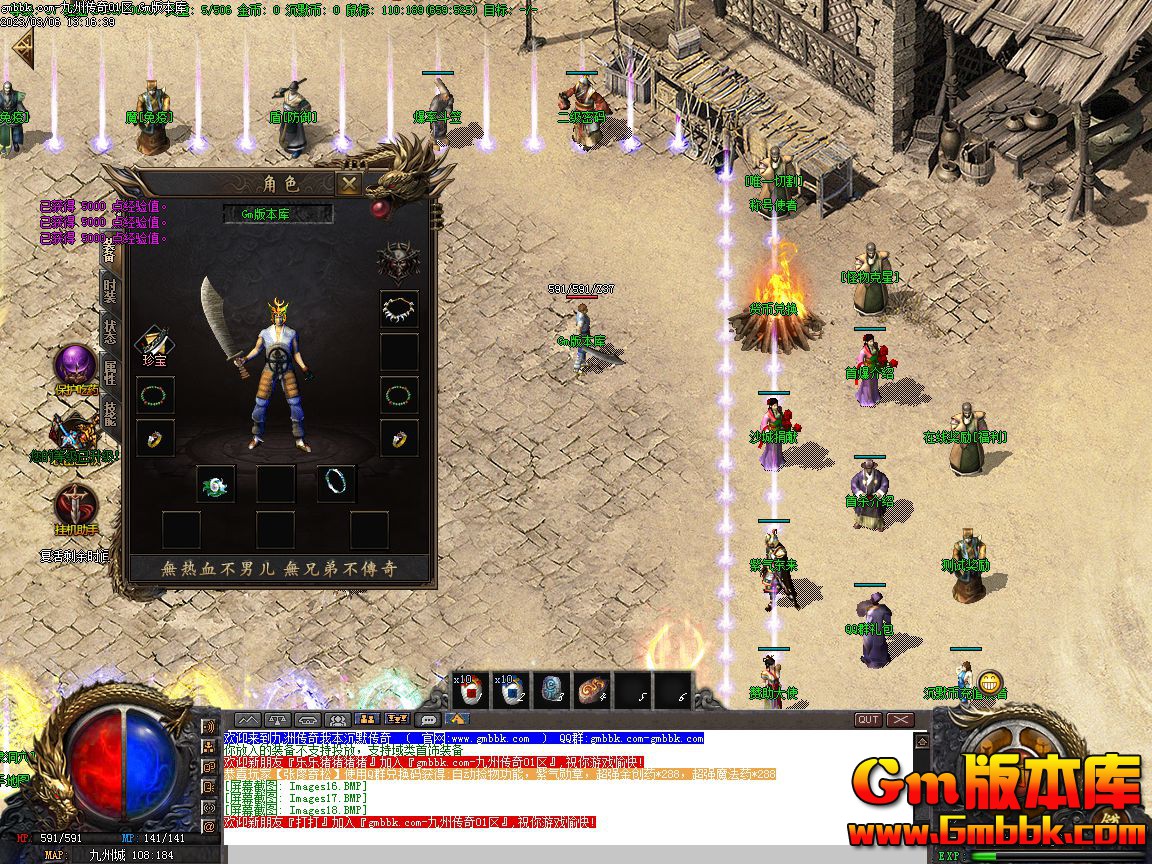Image resolution: width=1152 pixels, height=864 pixels.
Task: Click the smiley face emoji icon
Action: click(990, 682)
